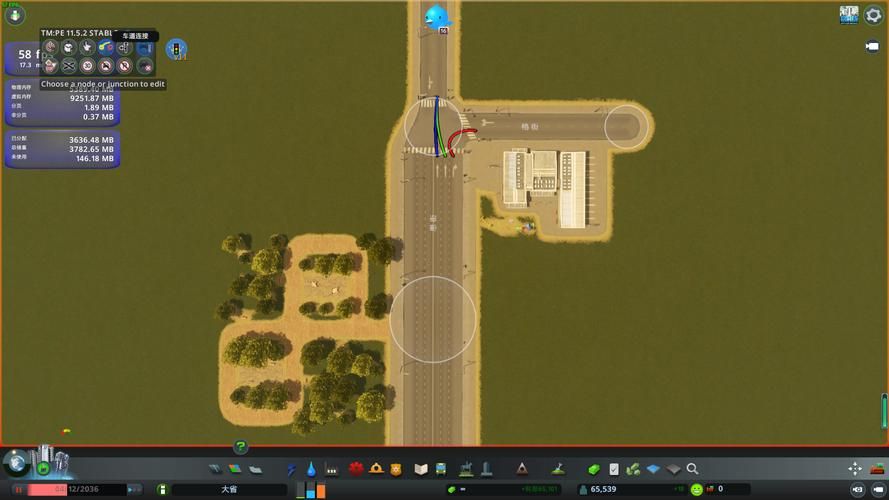Open the settings gear menu
The image size is (889, 500).
point(873,15)
